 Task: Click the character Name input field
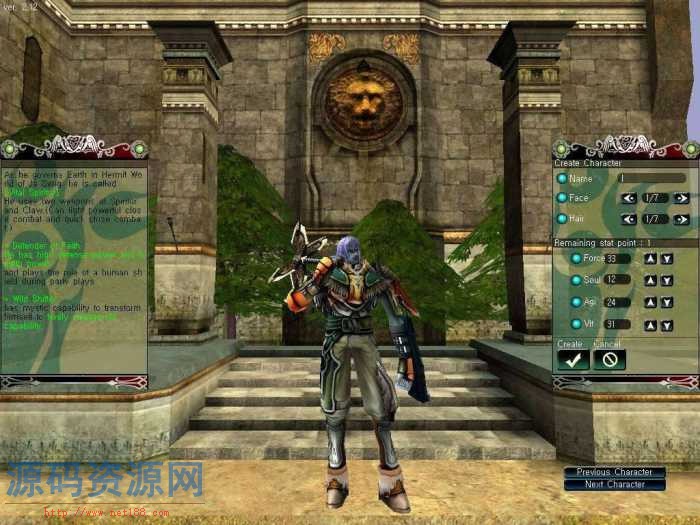(x=652, y=178)
